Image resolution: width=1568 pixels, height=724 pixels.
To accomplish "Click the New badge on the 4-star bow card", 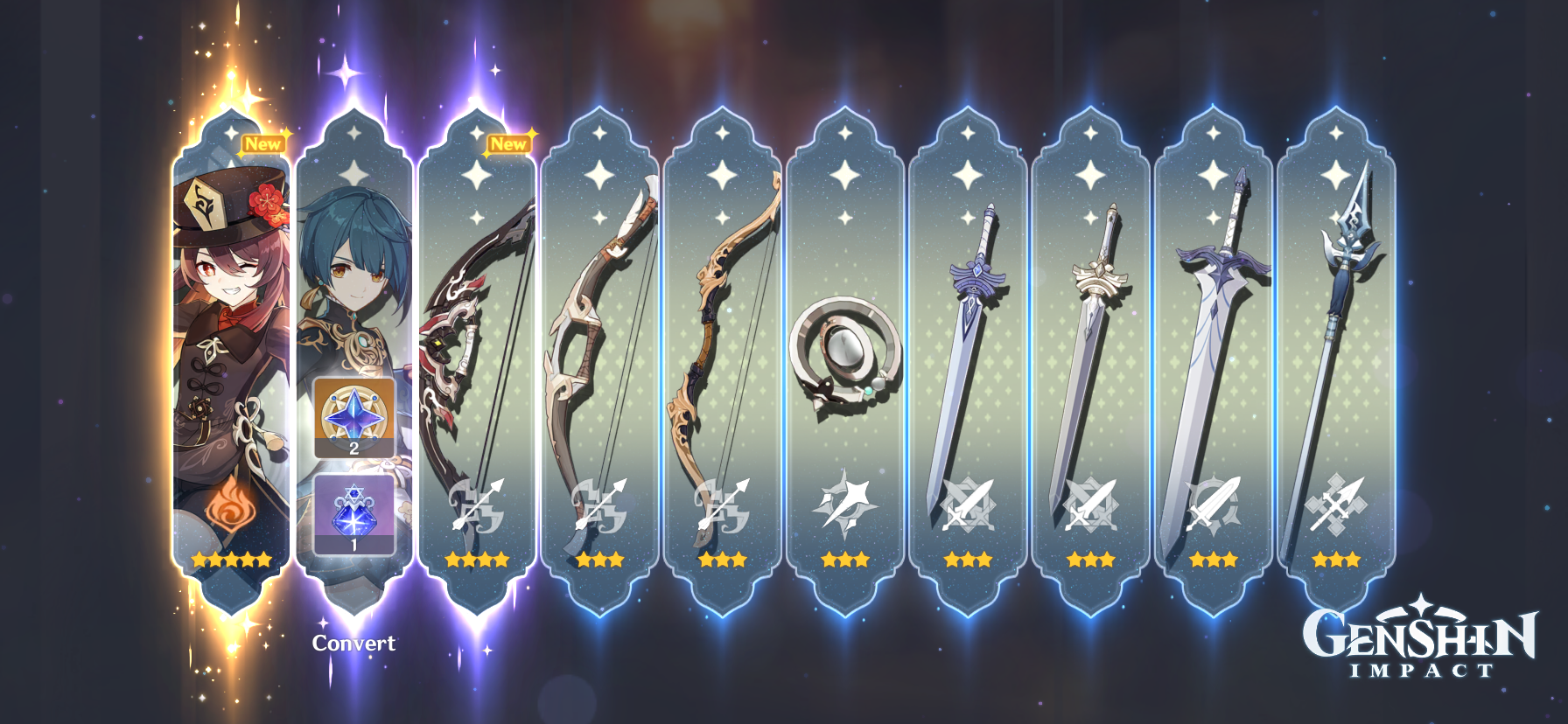I will tap(508, 145).
